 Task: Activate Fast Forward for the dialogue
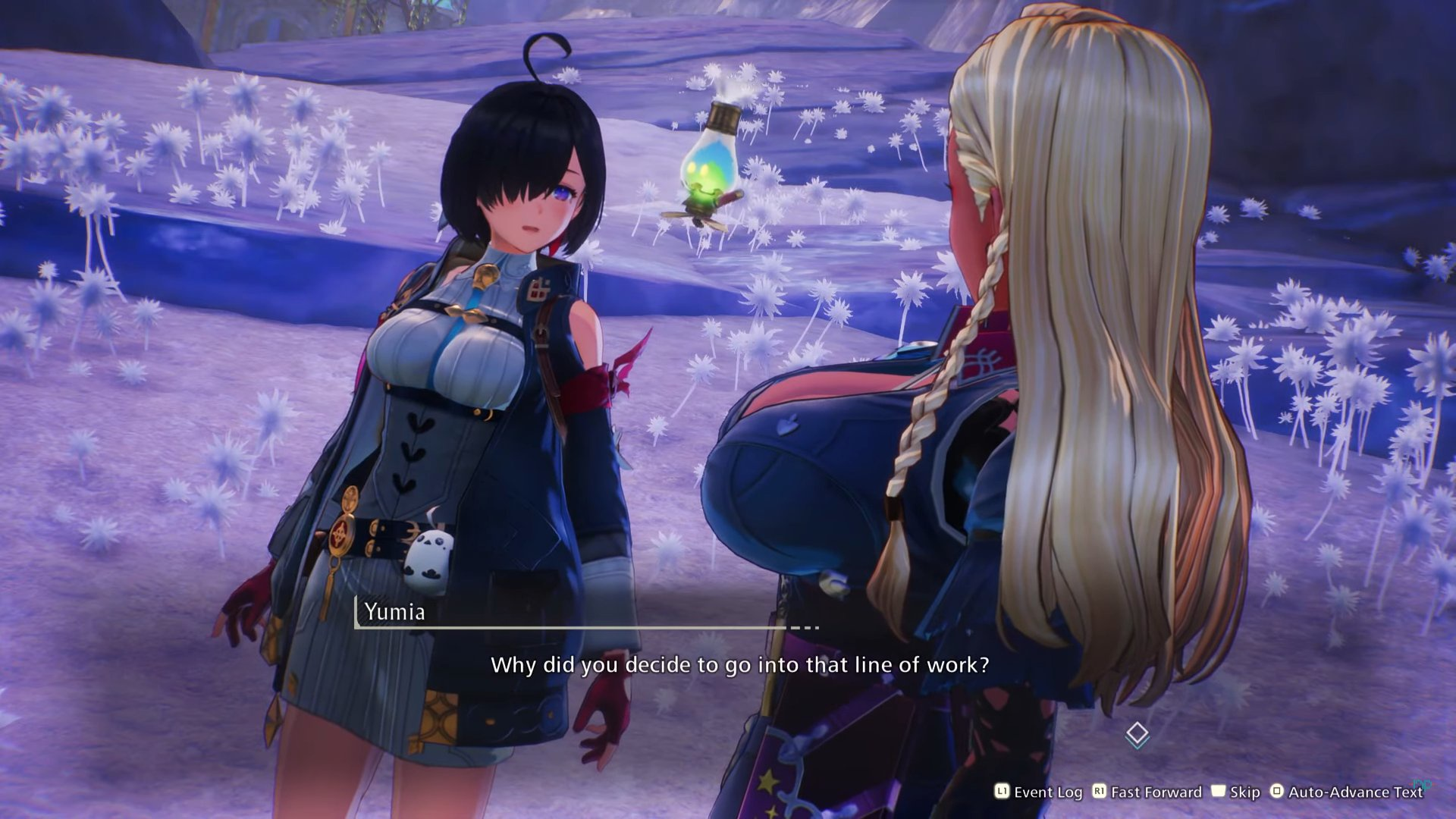pos(1147,792)
